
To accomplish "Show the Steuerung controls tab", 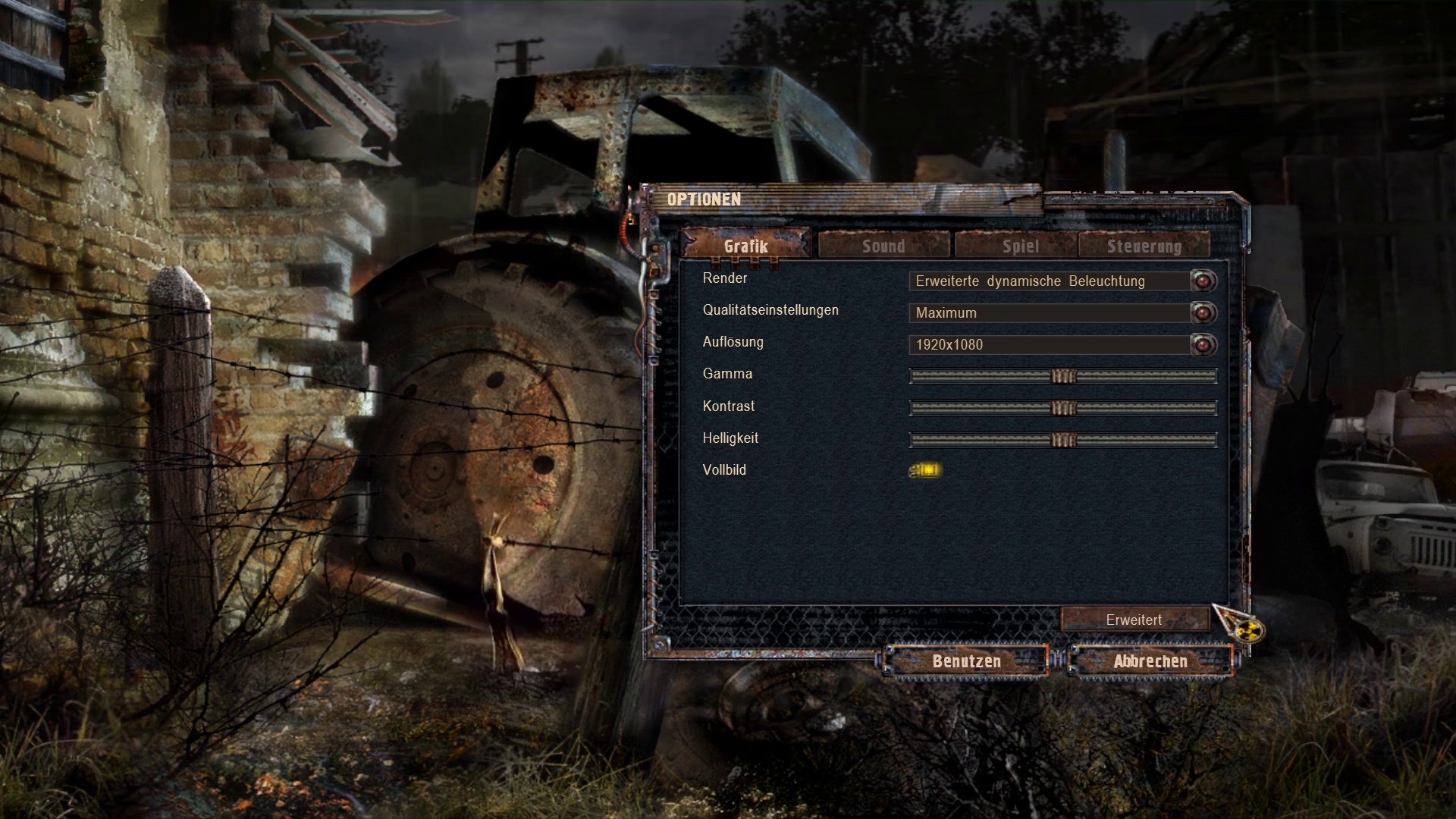I will pyautogui.click(x=1144, y=246).
